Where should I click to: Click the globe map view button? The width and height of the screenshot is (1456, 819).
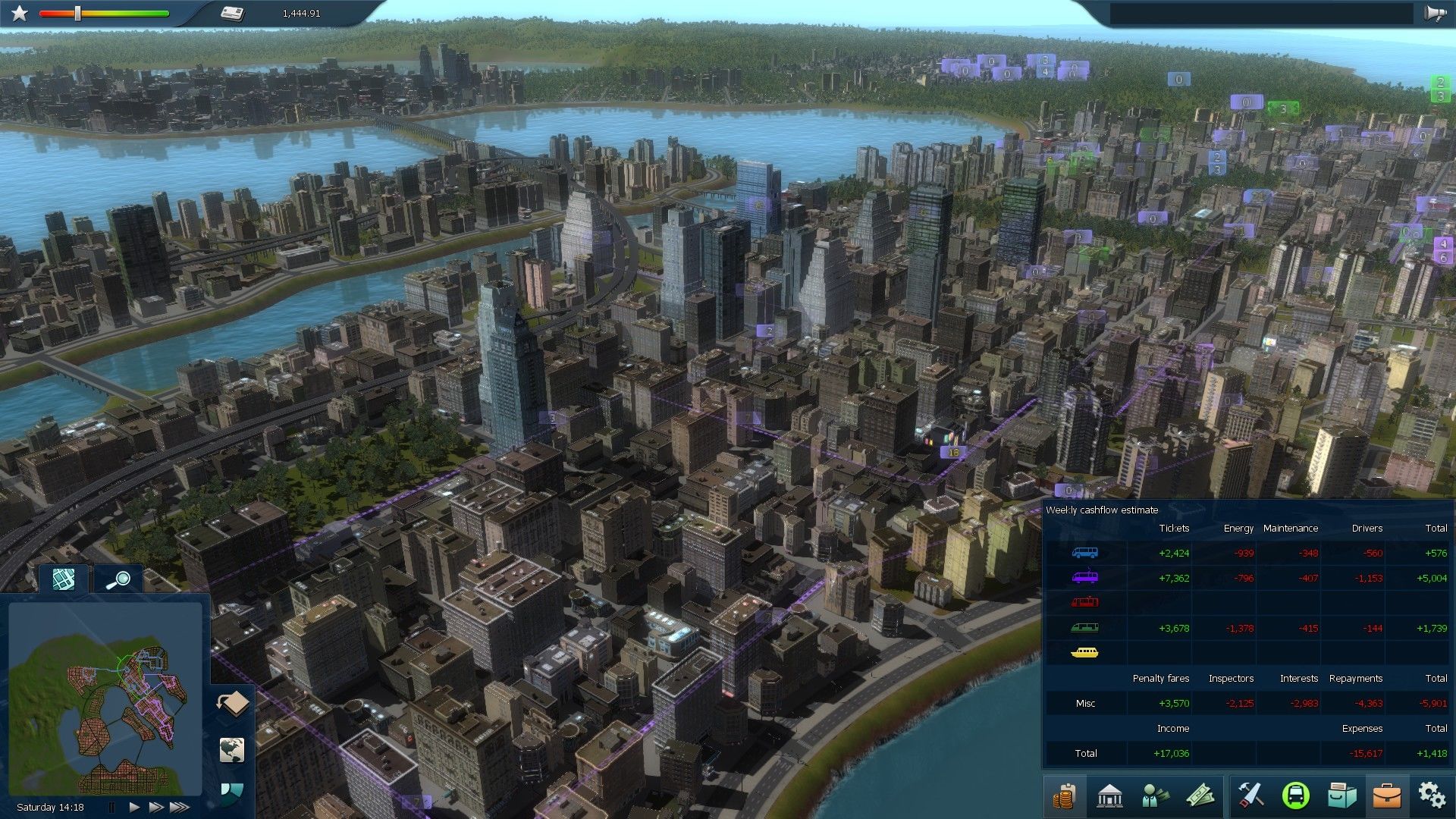coord(232,749)
